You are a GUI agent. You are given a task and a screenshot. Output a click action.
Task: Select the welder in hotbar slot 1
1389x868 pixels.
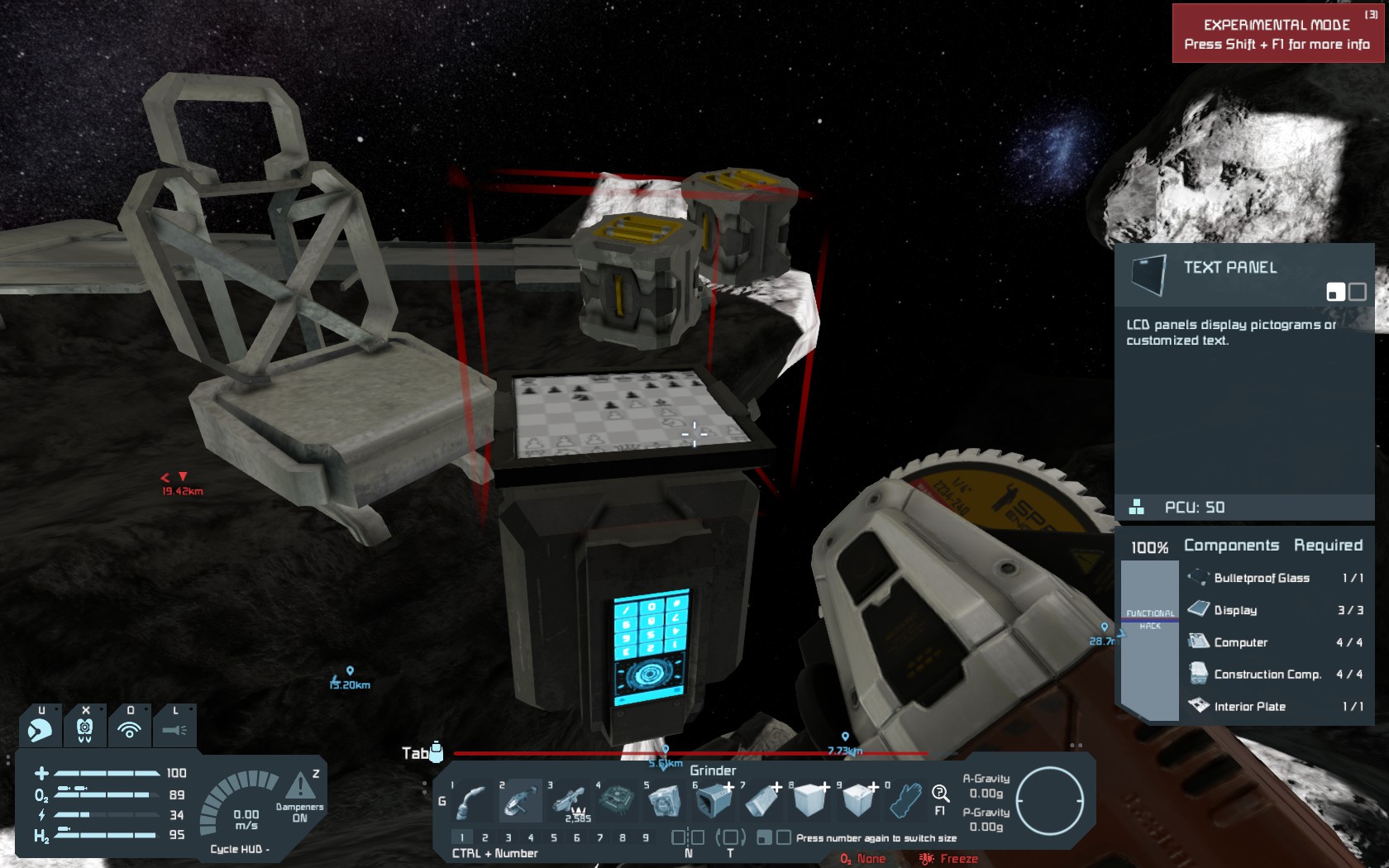471,800
